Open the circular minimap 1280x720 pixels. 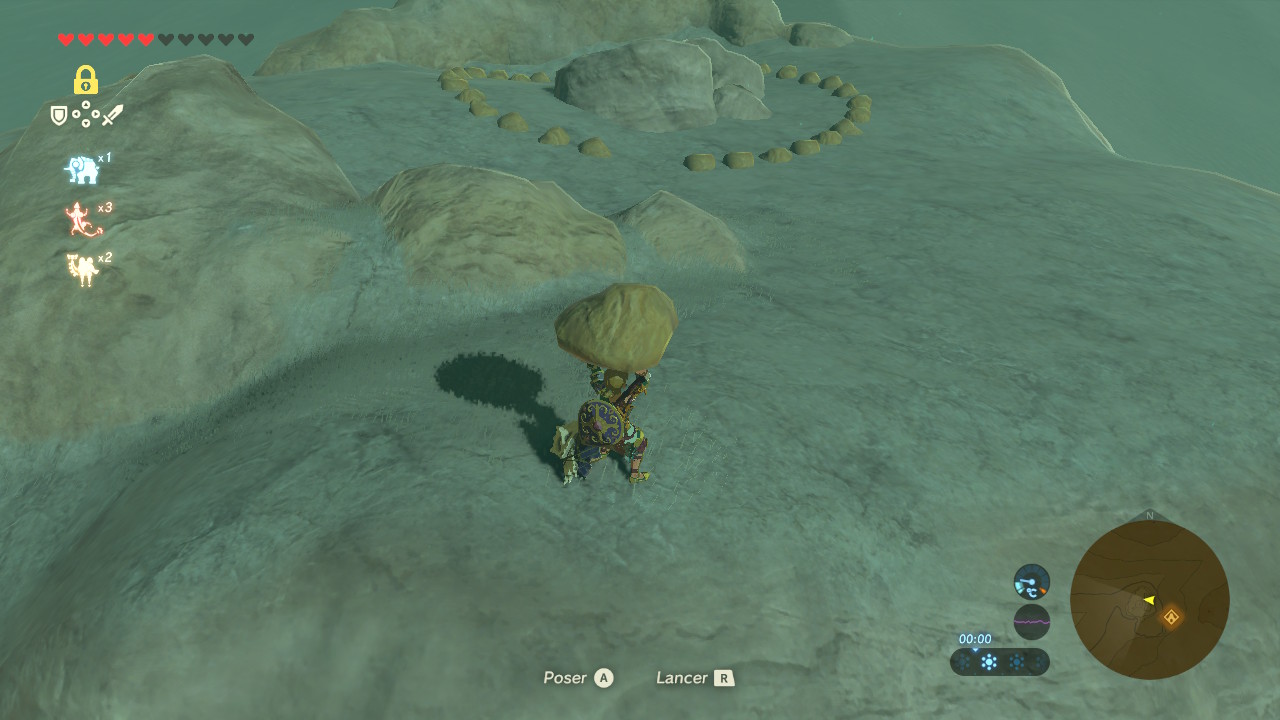tap(1149, 600)
